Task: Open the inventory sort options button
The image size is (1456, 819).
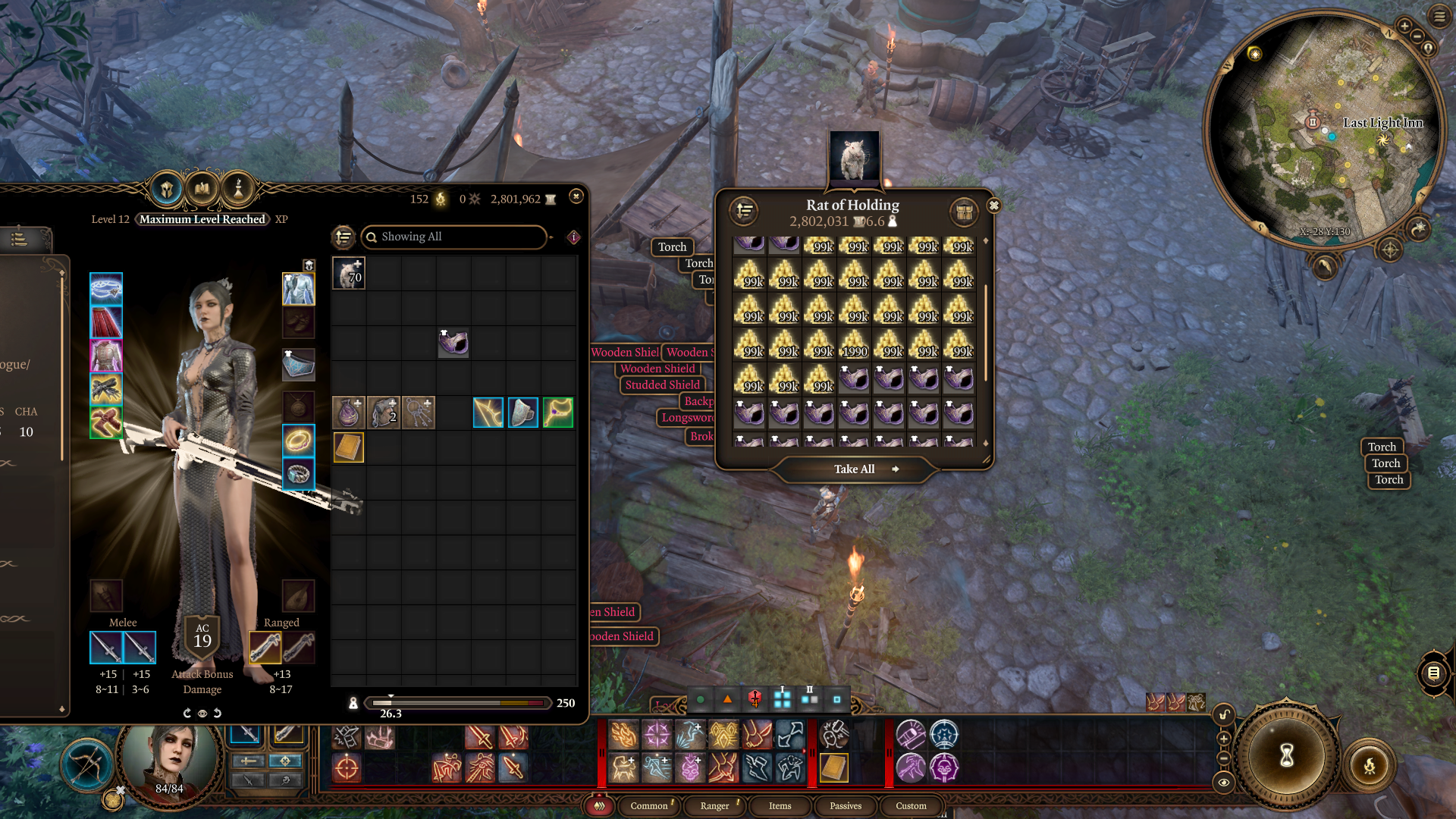Action: 344,237
